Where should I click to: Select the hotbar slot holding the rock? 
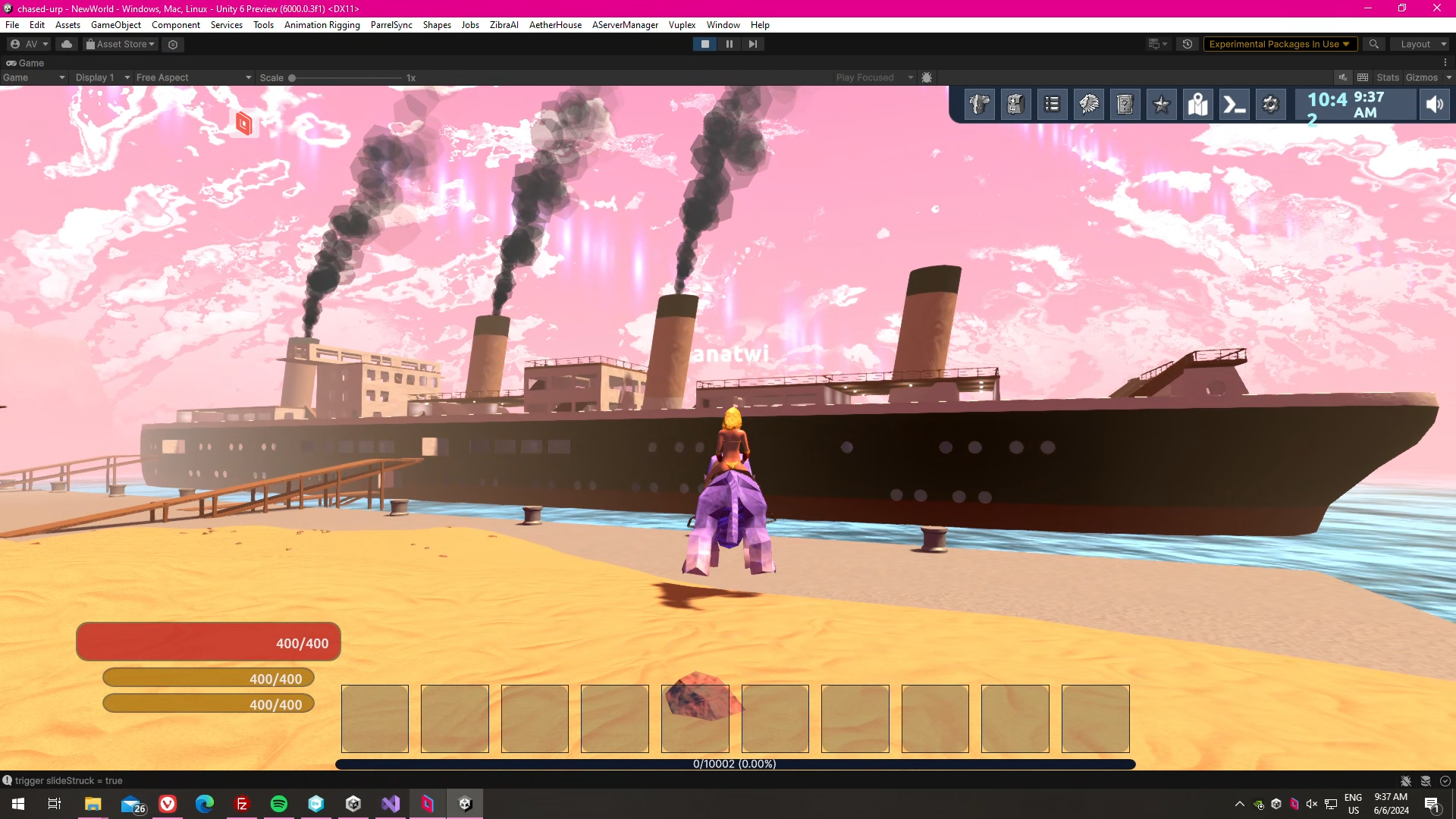click(695, 718)
